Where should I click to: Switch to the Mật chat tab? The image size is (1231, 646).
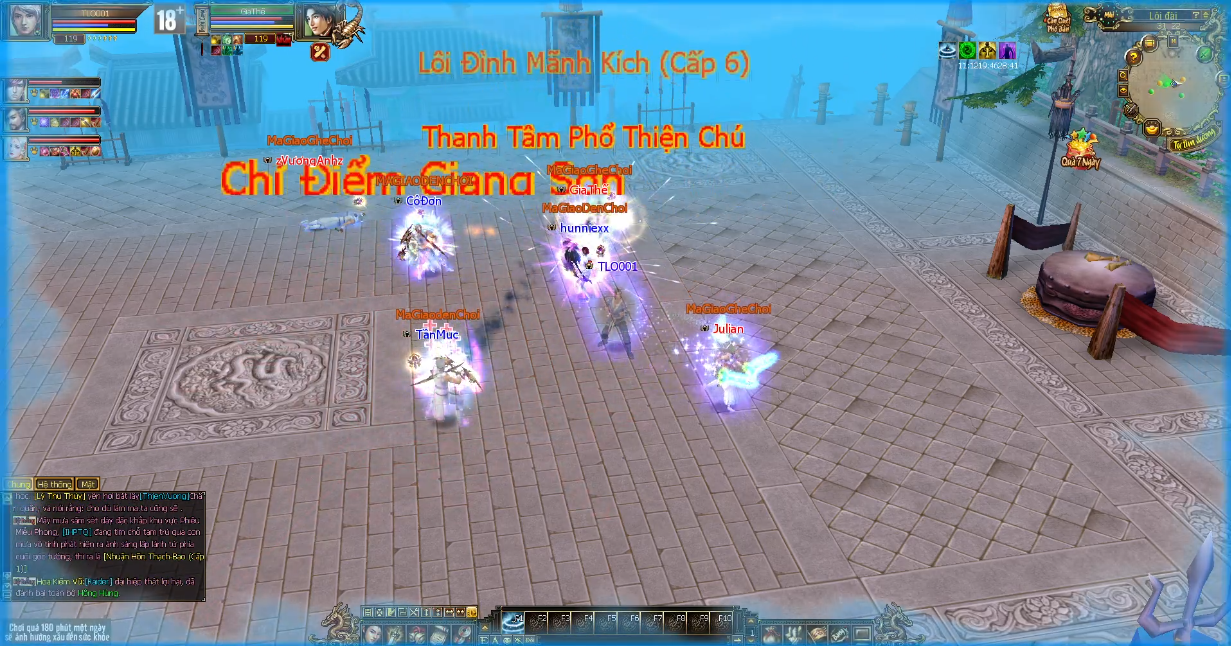pyautogui.click(x=87, y=484)
